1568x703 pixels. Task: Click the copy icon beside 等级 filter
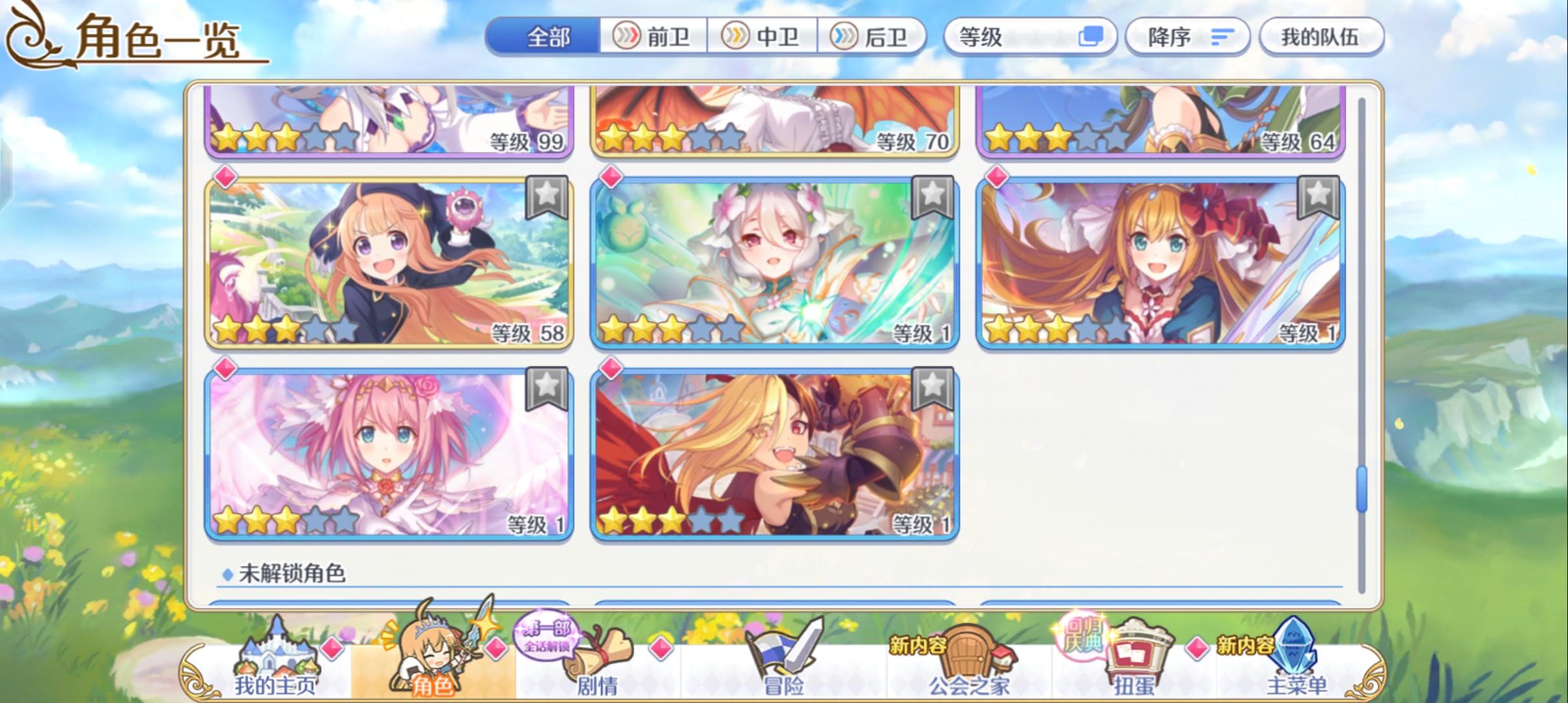click(1091, 37)
